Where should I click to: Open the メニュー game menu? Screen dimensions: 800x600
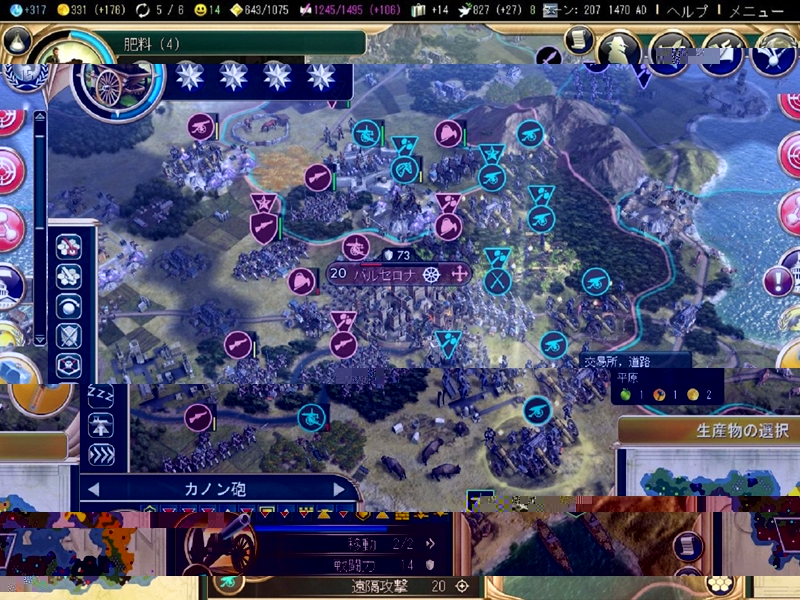click(x=756, y=11)
